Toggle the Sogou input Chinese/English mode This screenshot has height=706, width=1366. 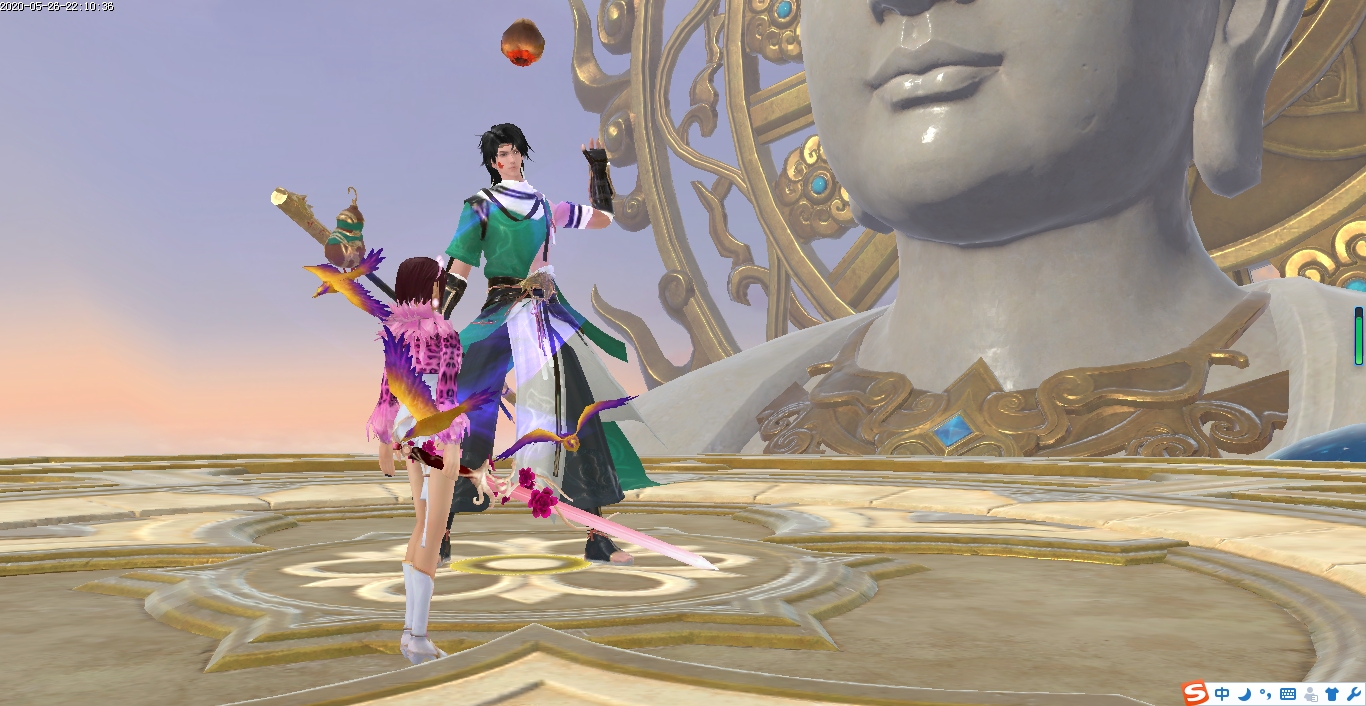1222,693
